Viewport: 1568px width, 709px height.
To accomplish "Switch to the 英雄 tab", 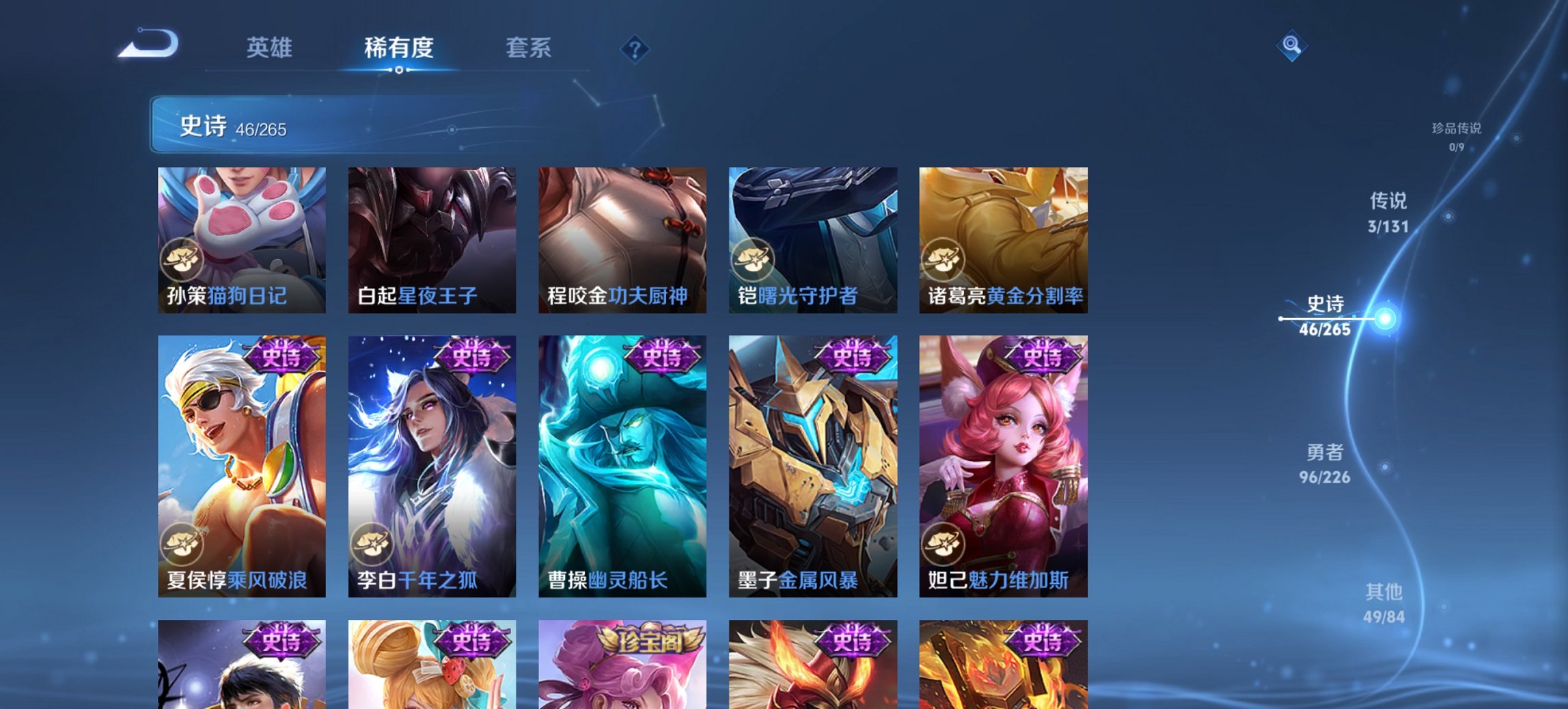I will 272,48.
